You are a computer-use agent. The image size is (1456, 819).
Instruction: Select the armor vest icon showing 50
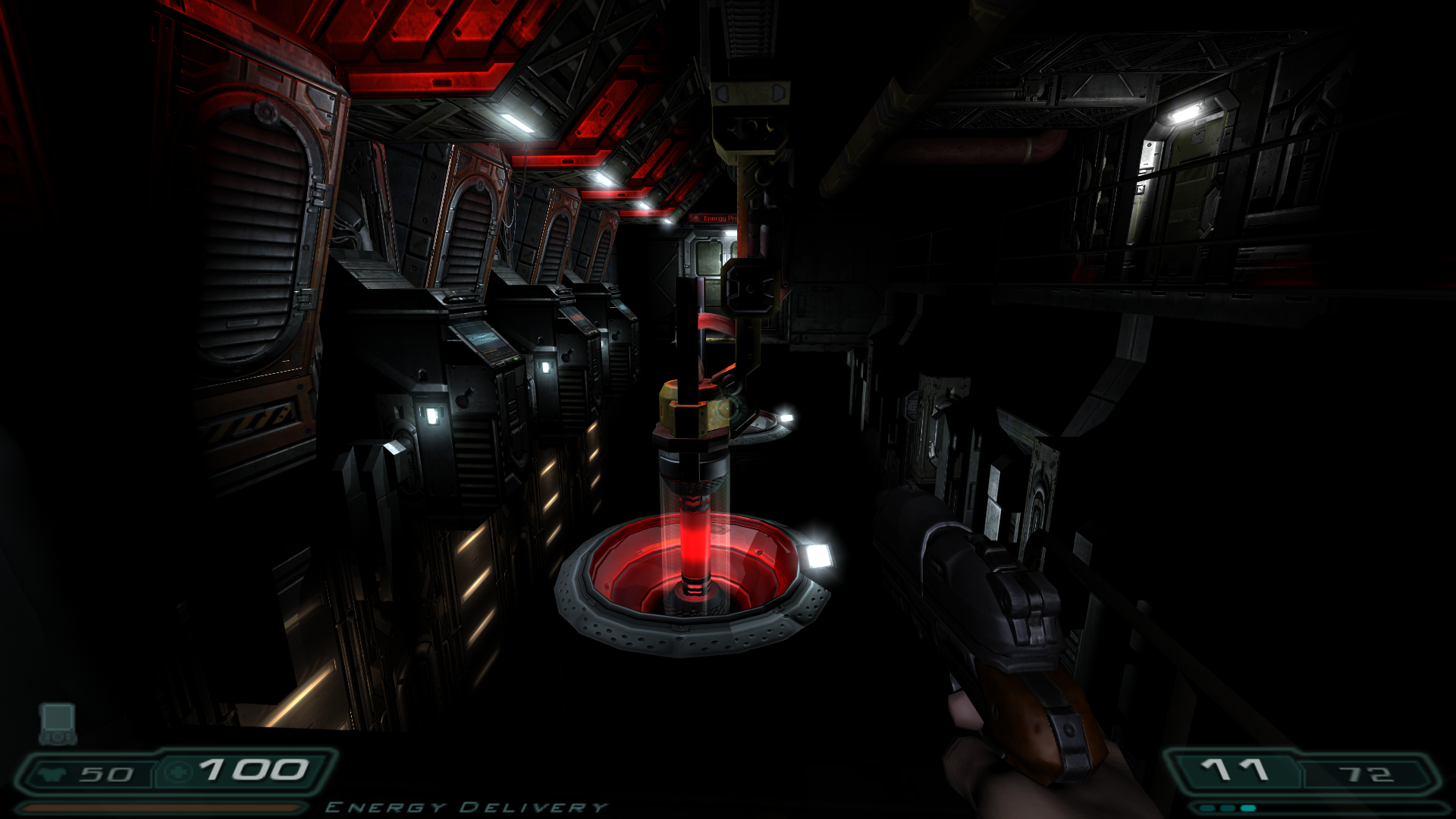[x=51, y=773]
